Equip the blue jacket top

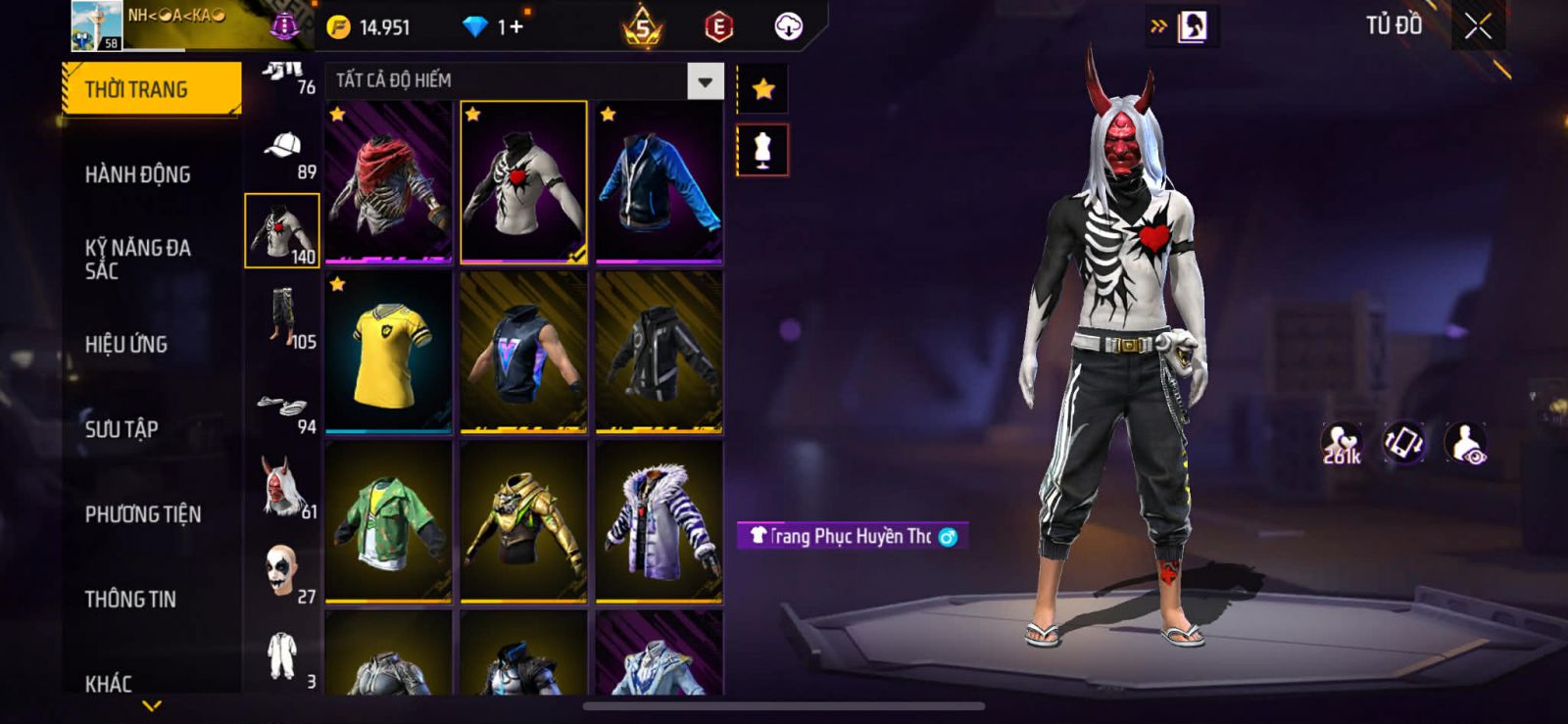pyautogui.click(x=659, y=183)
